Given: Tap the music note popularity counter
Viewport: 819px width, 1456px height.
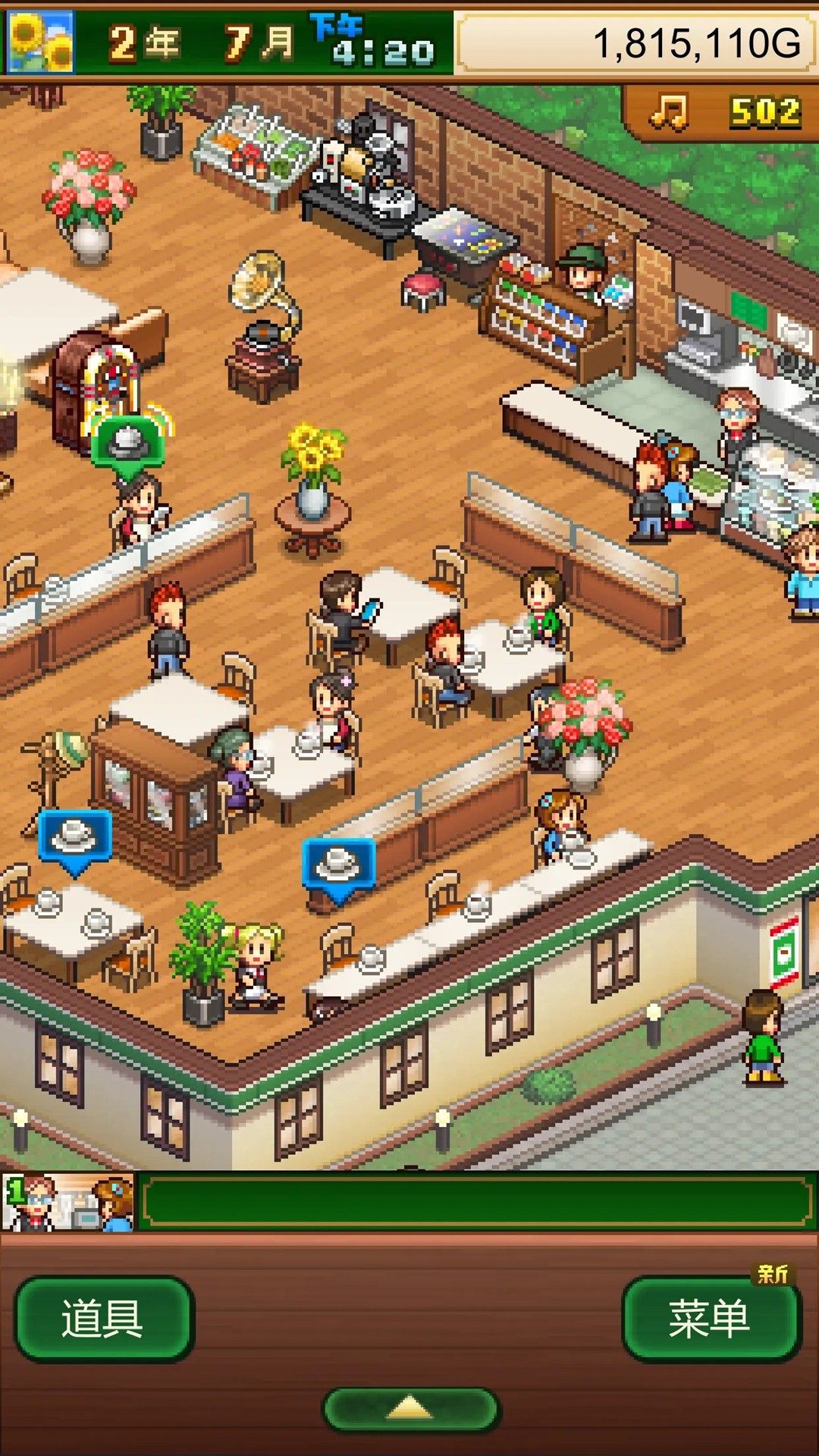Looking at the screenshot, I should click(724, 112).
